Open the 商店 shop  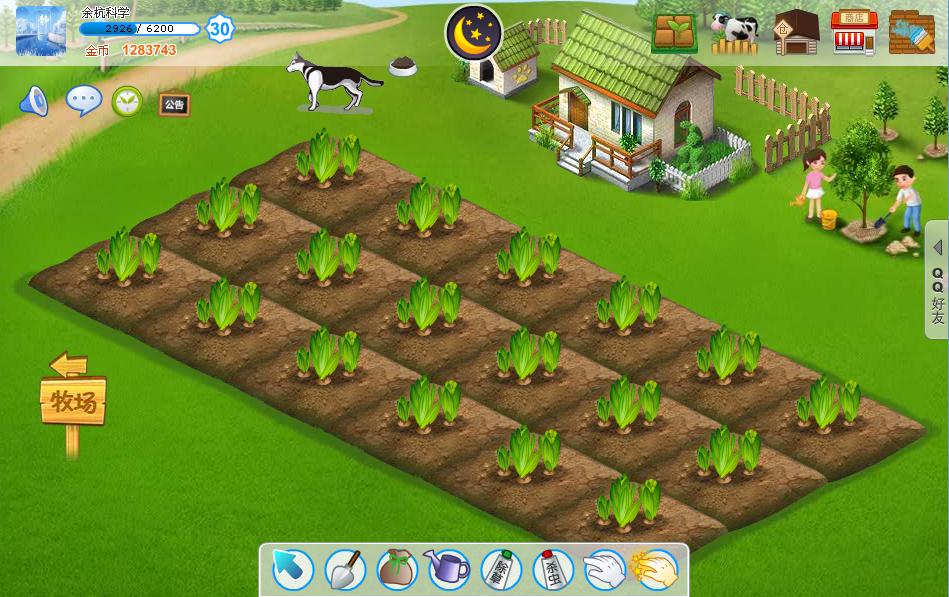pyautogui.click(x=853, y=33)
